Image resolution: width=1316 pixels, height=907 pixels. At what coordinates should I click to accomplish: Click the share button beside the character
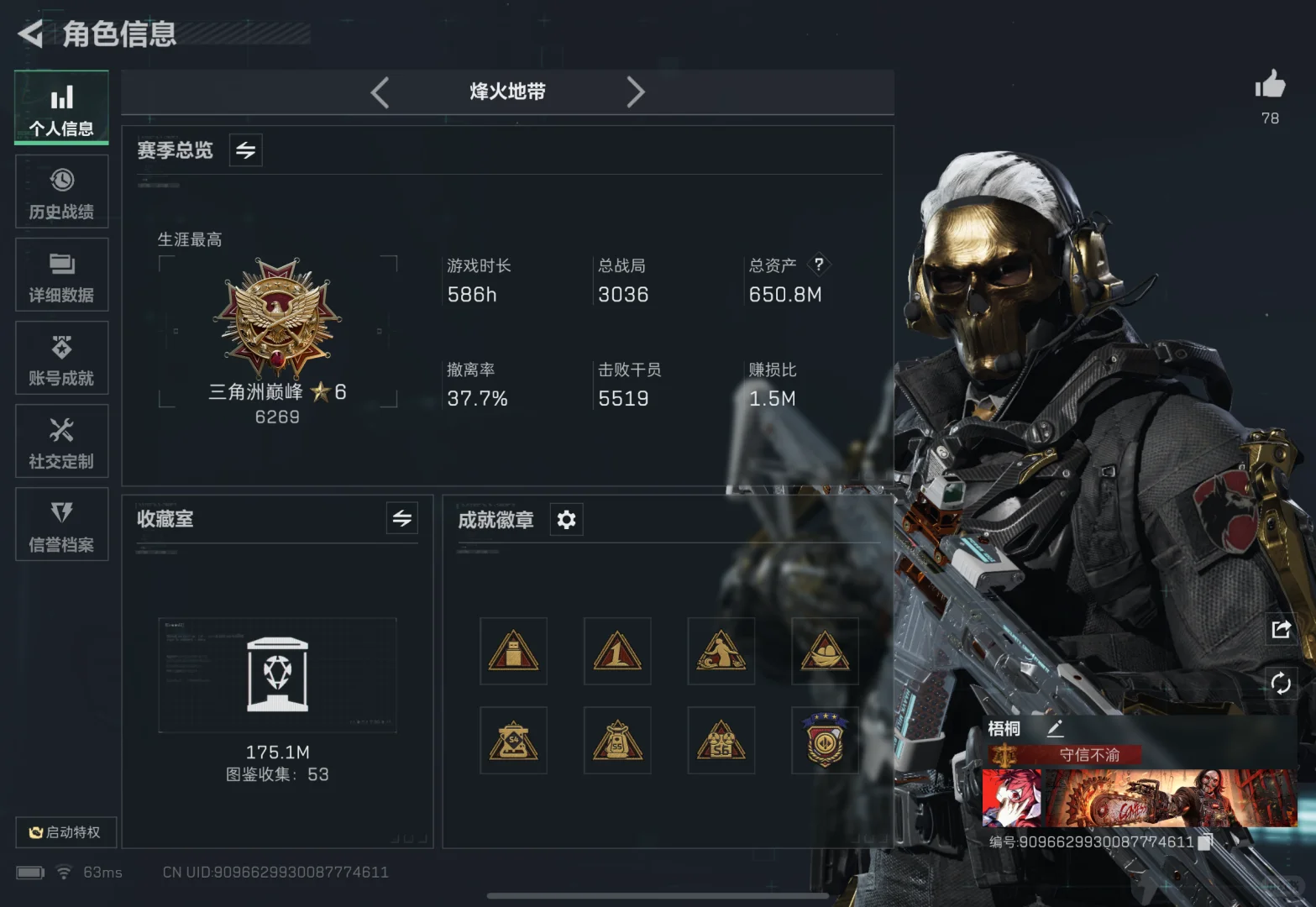coord(1281,629)
